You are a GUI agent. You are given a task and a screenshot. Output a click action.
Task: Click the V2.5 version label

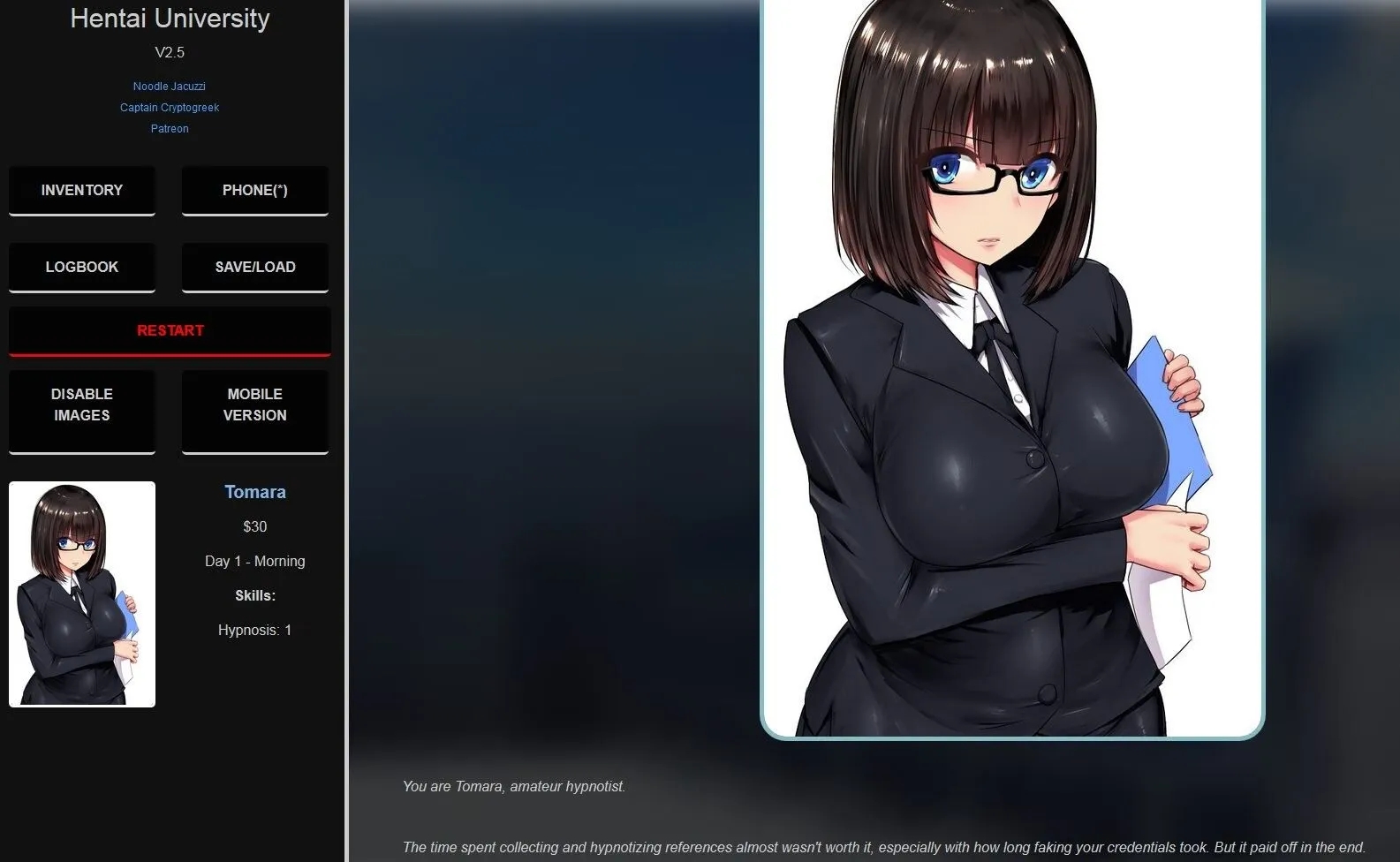tap(169, 51)
